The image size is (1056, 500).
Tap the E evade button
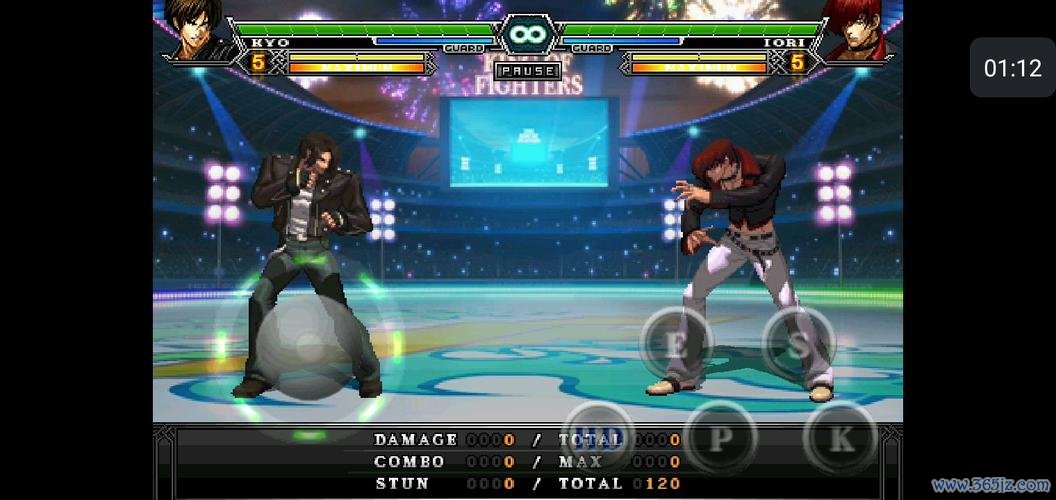pos(676,345)
